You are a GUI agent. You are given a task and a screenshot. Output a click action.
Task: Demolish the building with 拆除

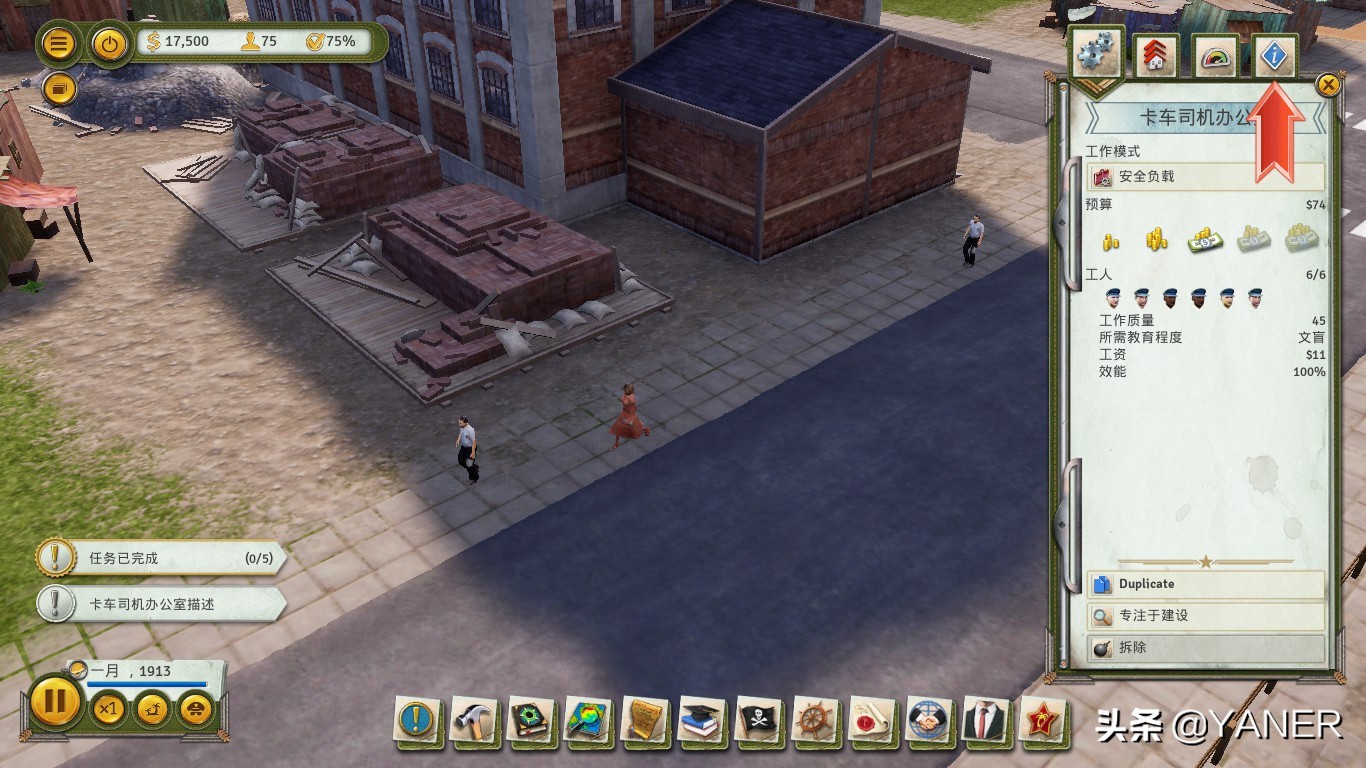1205,648
